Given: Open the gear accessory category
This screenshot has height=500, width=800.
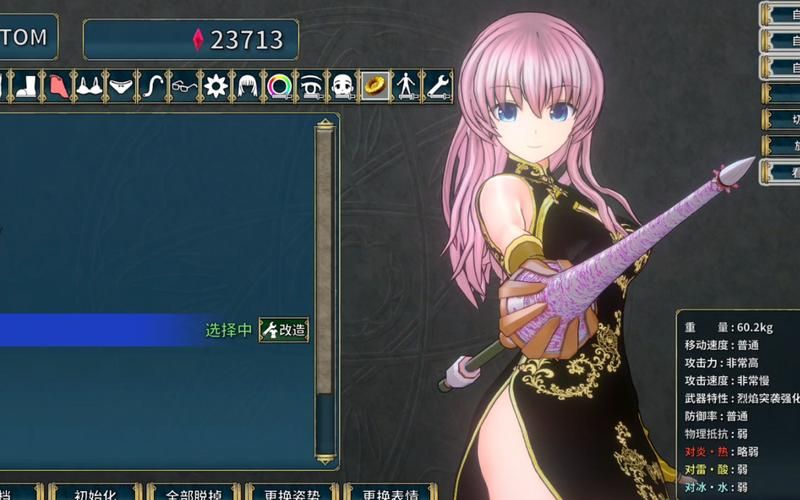Looking at the screenshot, I should click(x=215, y=86).
